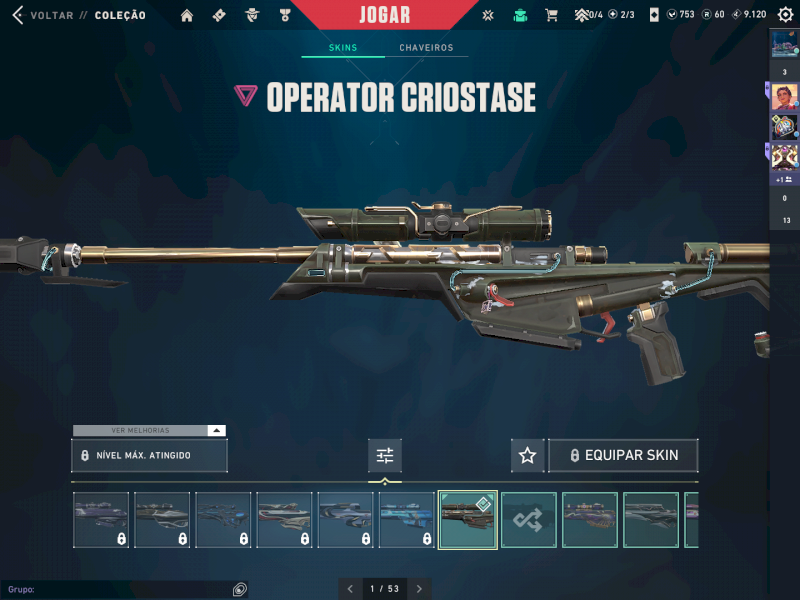800x600 pixels.
Task: Select the blue patterned Operator skin thumbnail
Action: coord(406,520)
